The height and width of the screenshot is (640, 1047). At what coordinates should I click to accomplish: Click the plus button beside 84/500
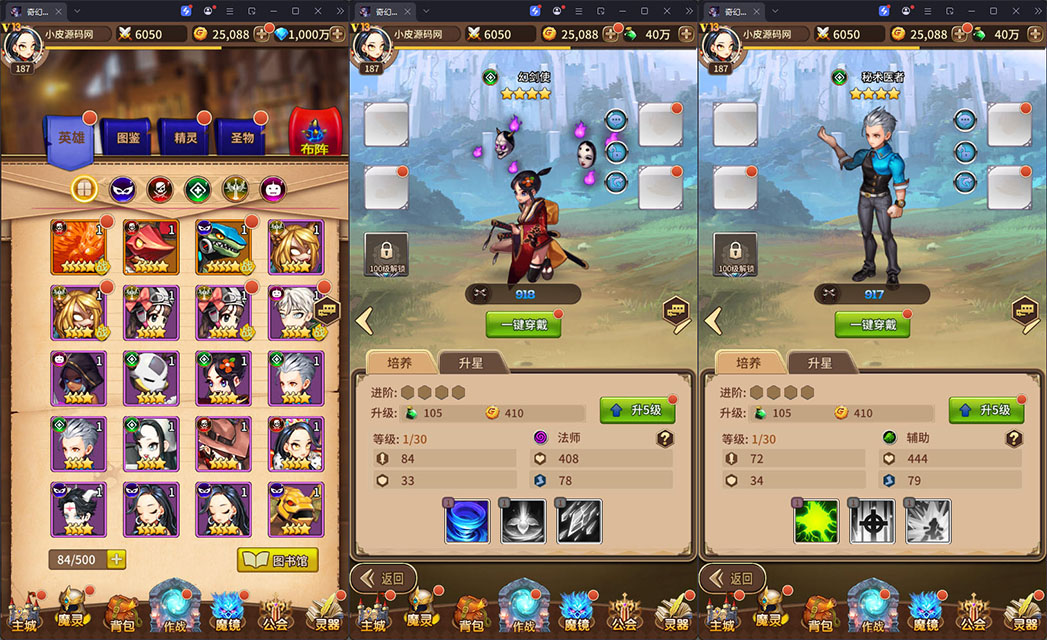click(x=117, y=560)
